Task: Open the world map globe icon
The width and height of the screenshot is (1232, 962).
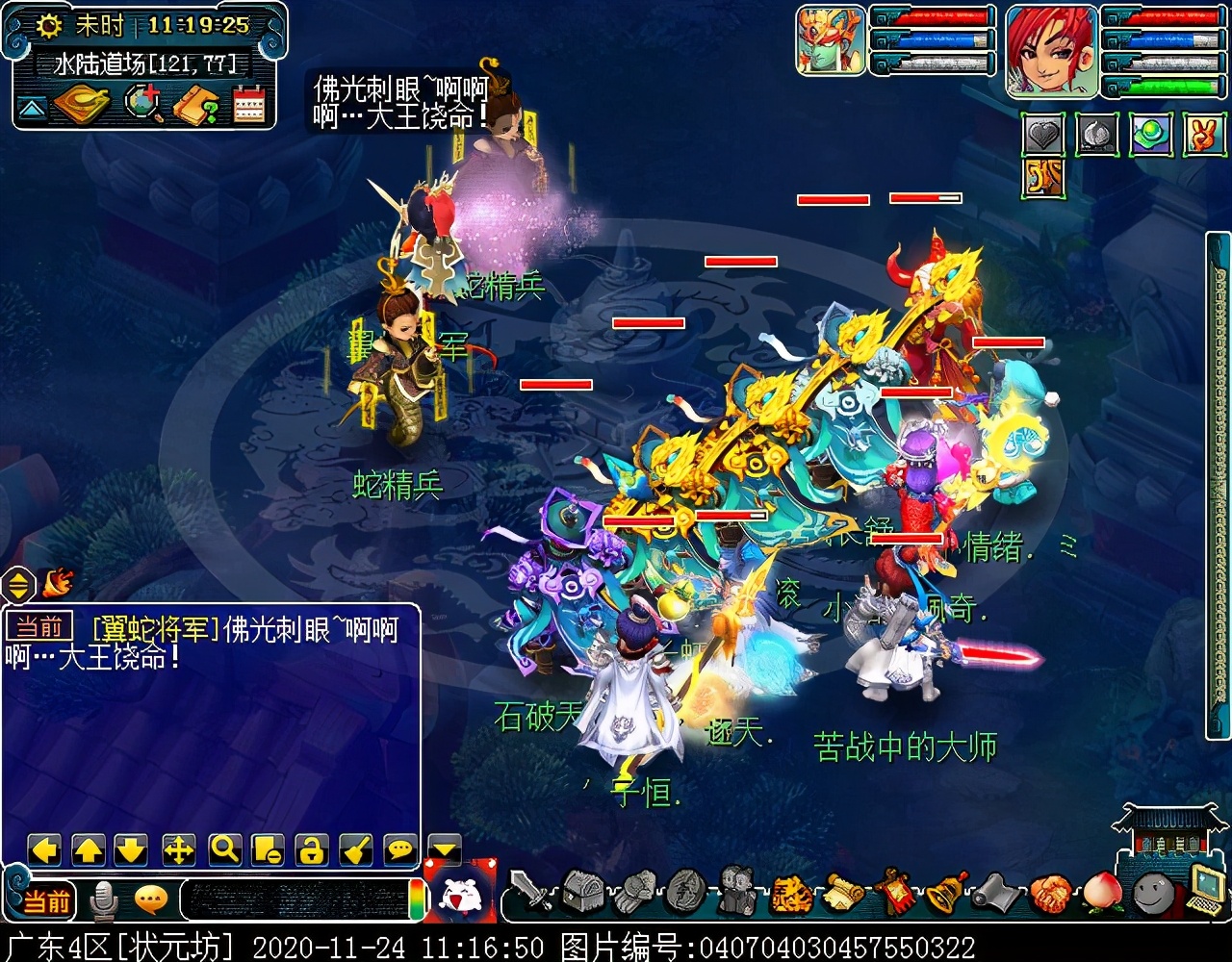Action: coord(144,104)
